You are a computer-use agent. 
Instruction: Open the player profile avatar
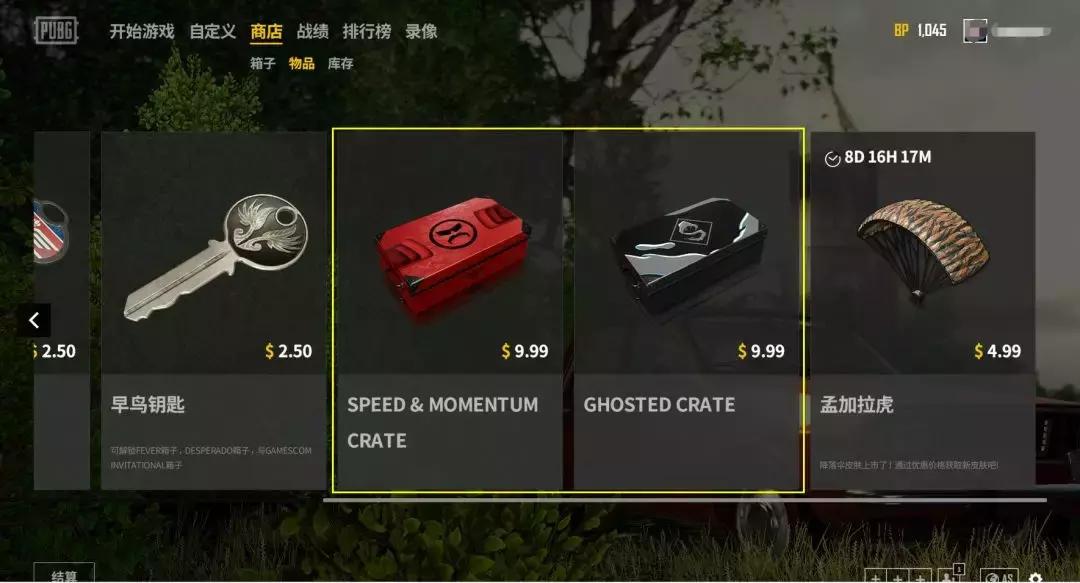(975, 31)
